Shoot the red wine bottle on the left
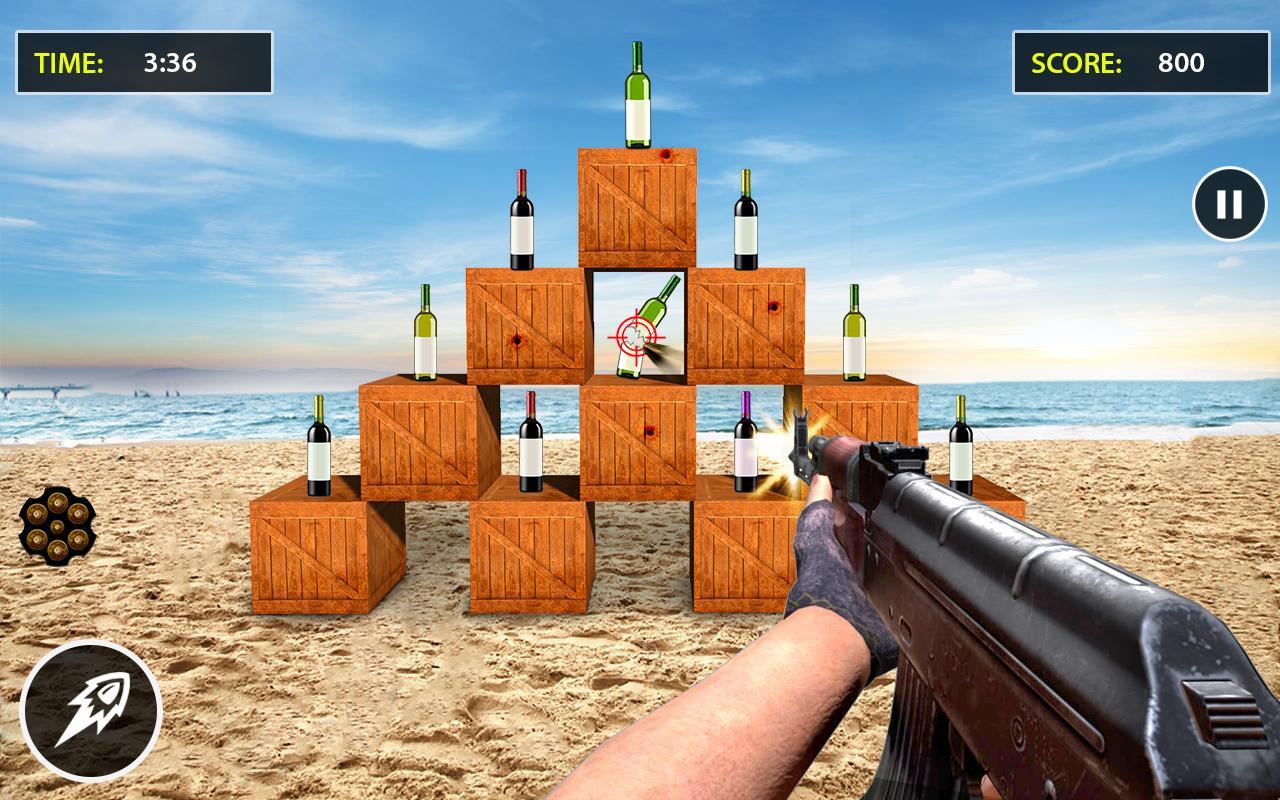 pyautogui.click(x=521, y=218)
